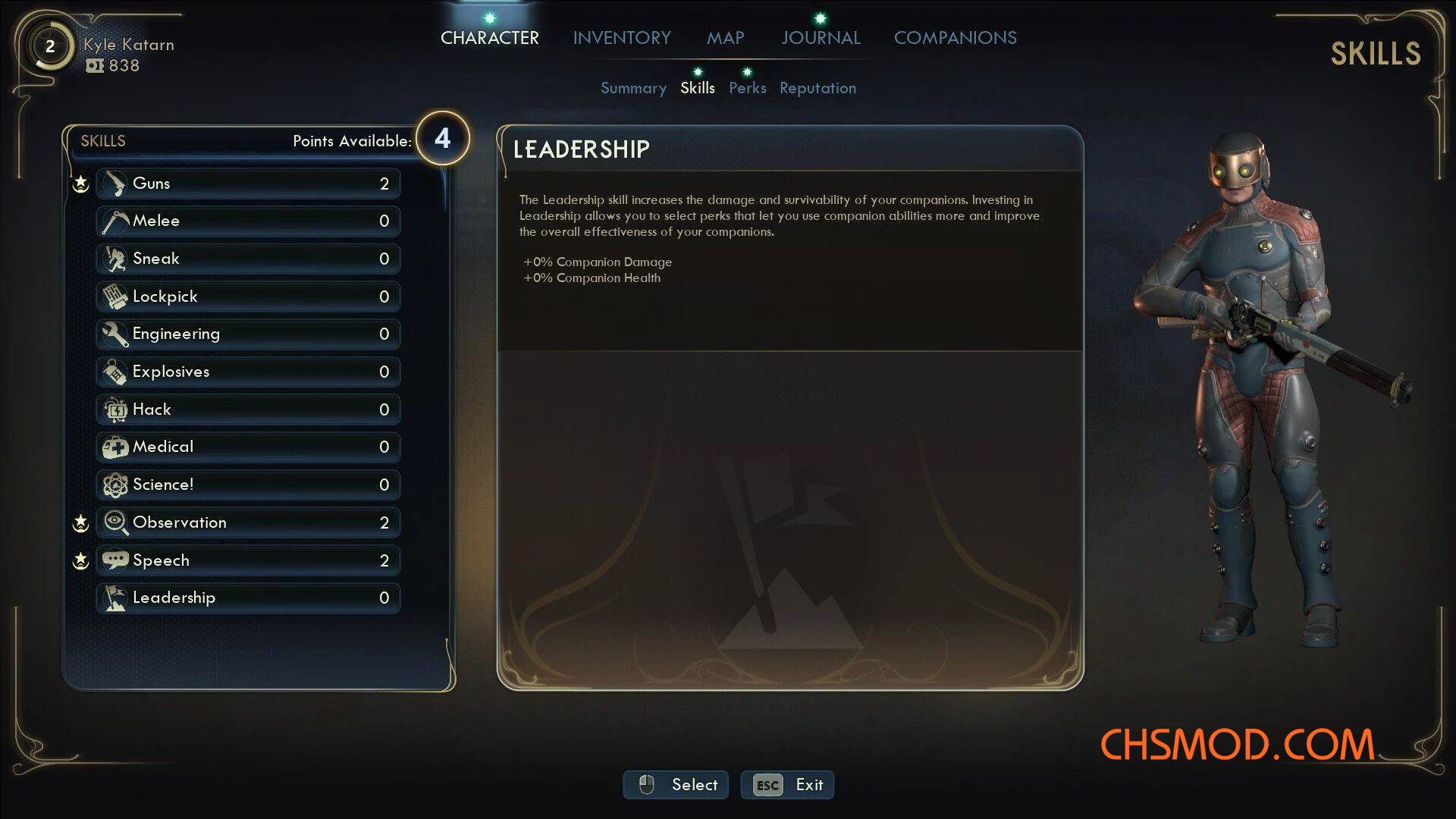The height and width of the screenshot is (819, 1456).
Task: Switch to the Map tab
Action: 725,38
